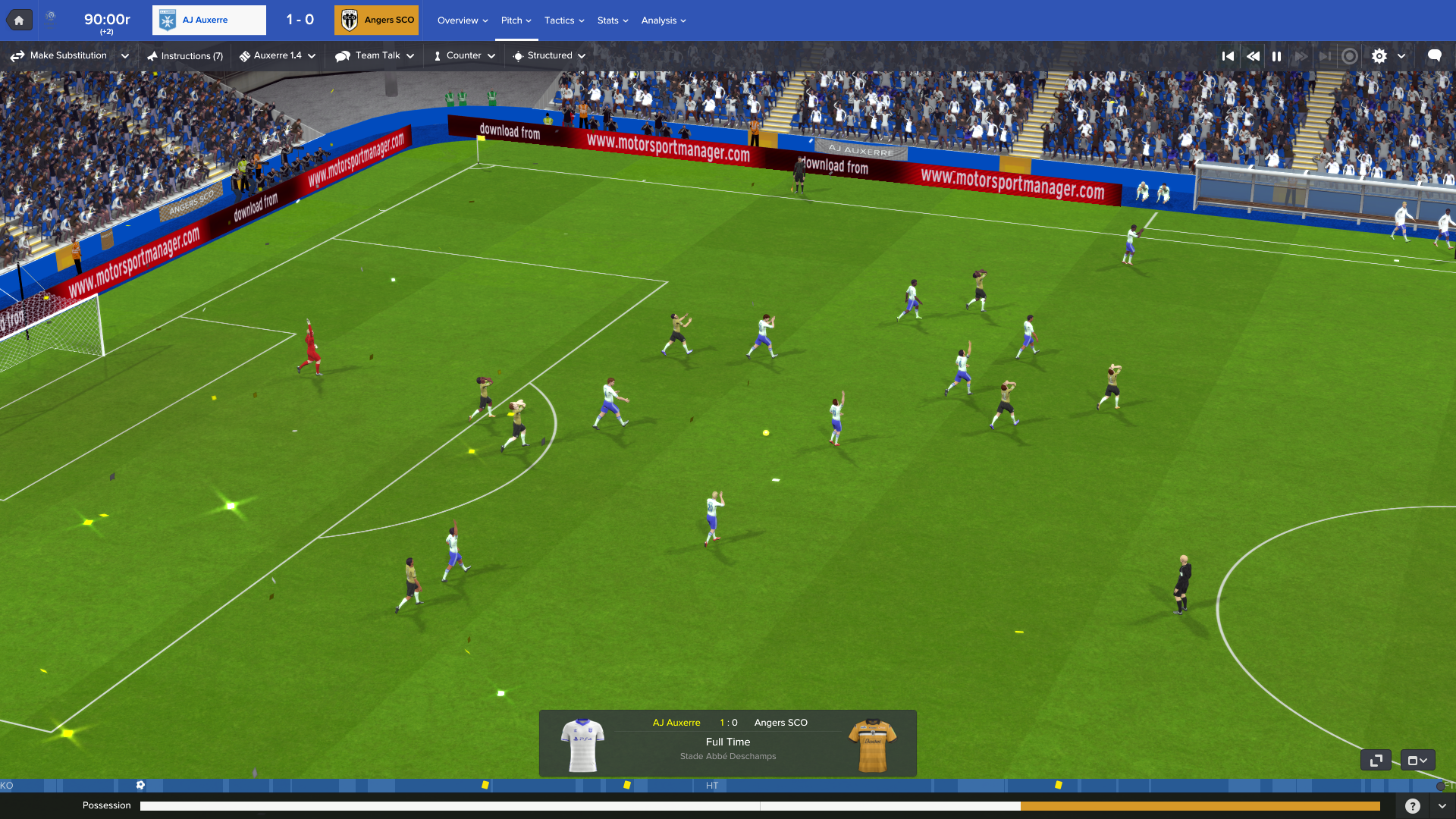Rewind the match replay
The width and height of the screenshot is (1456, 819).
[1253, 56]
